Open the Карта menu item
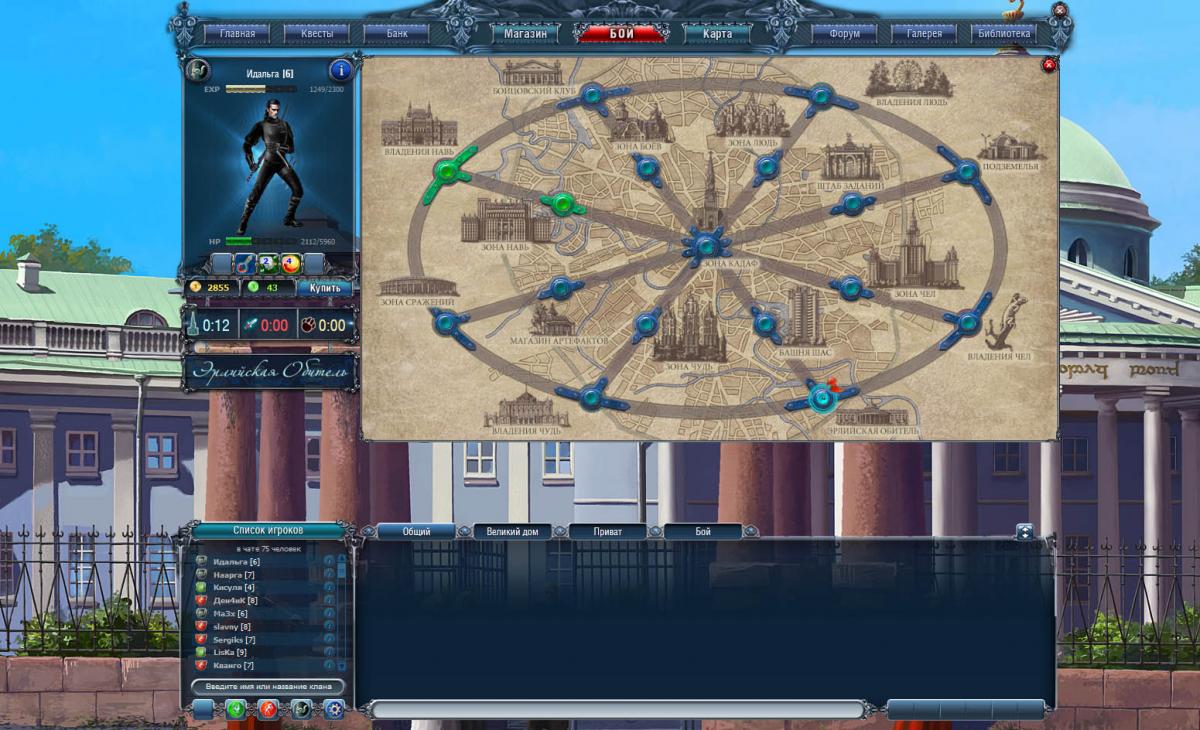This screenshot has width=1200, height=730. (x=717, y=33)
